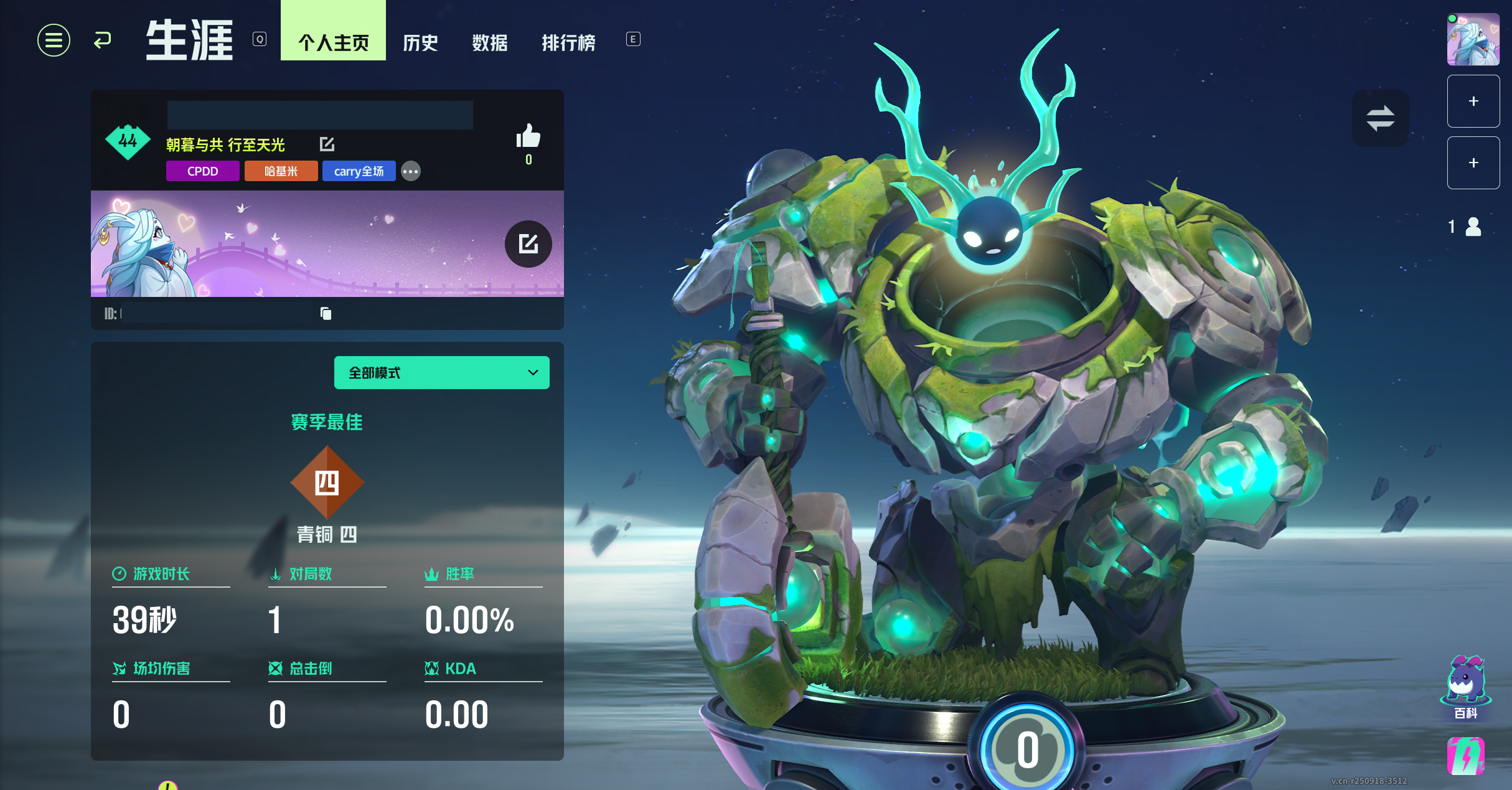1512x790 pixels.
Task: Edit the signature 朝暮与共 行至天光
Action: (x=327, y=144)
